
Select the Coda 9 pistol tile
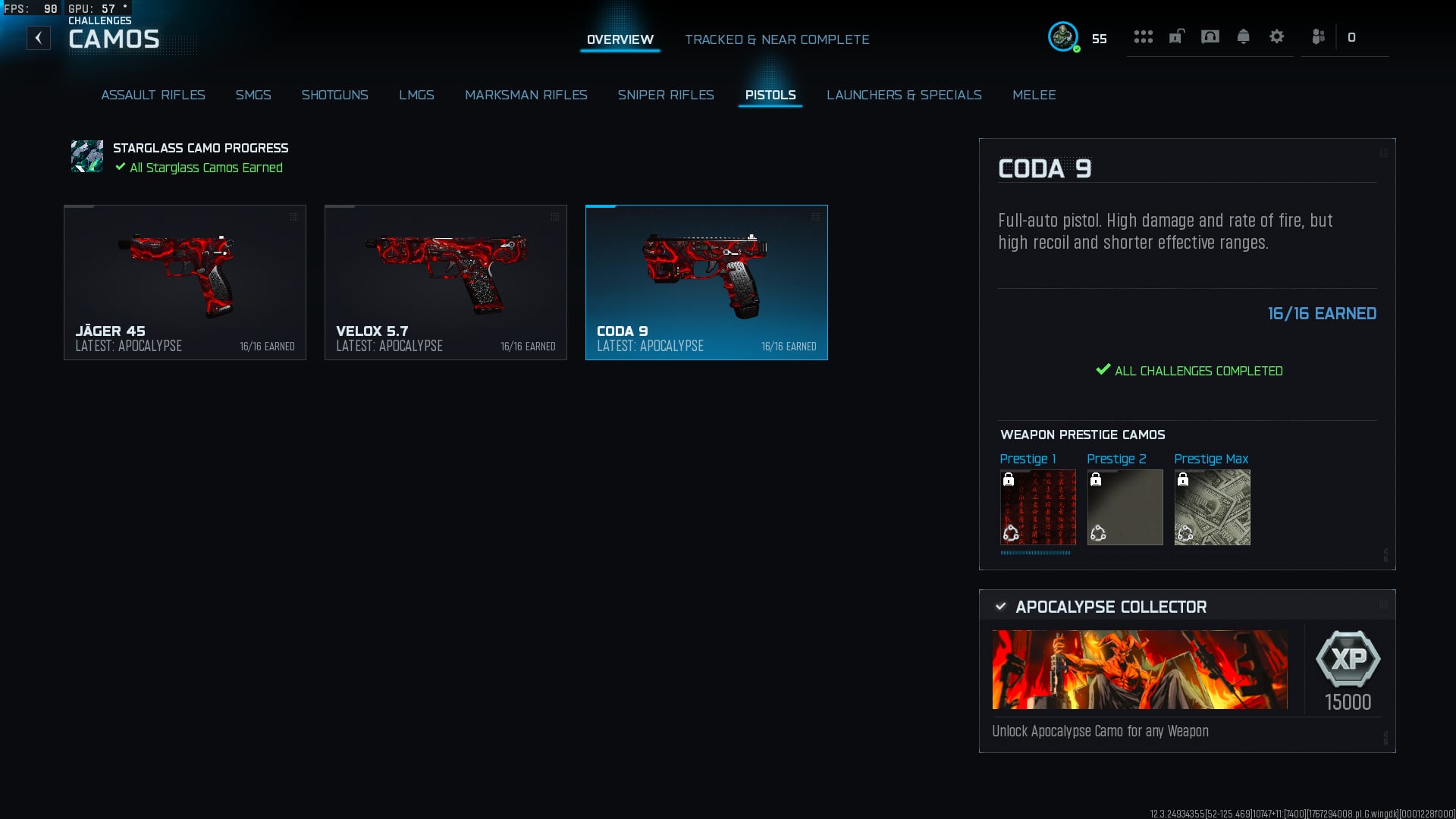click(x=707, y=282)
